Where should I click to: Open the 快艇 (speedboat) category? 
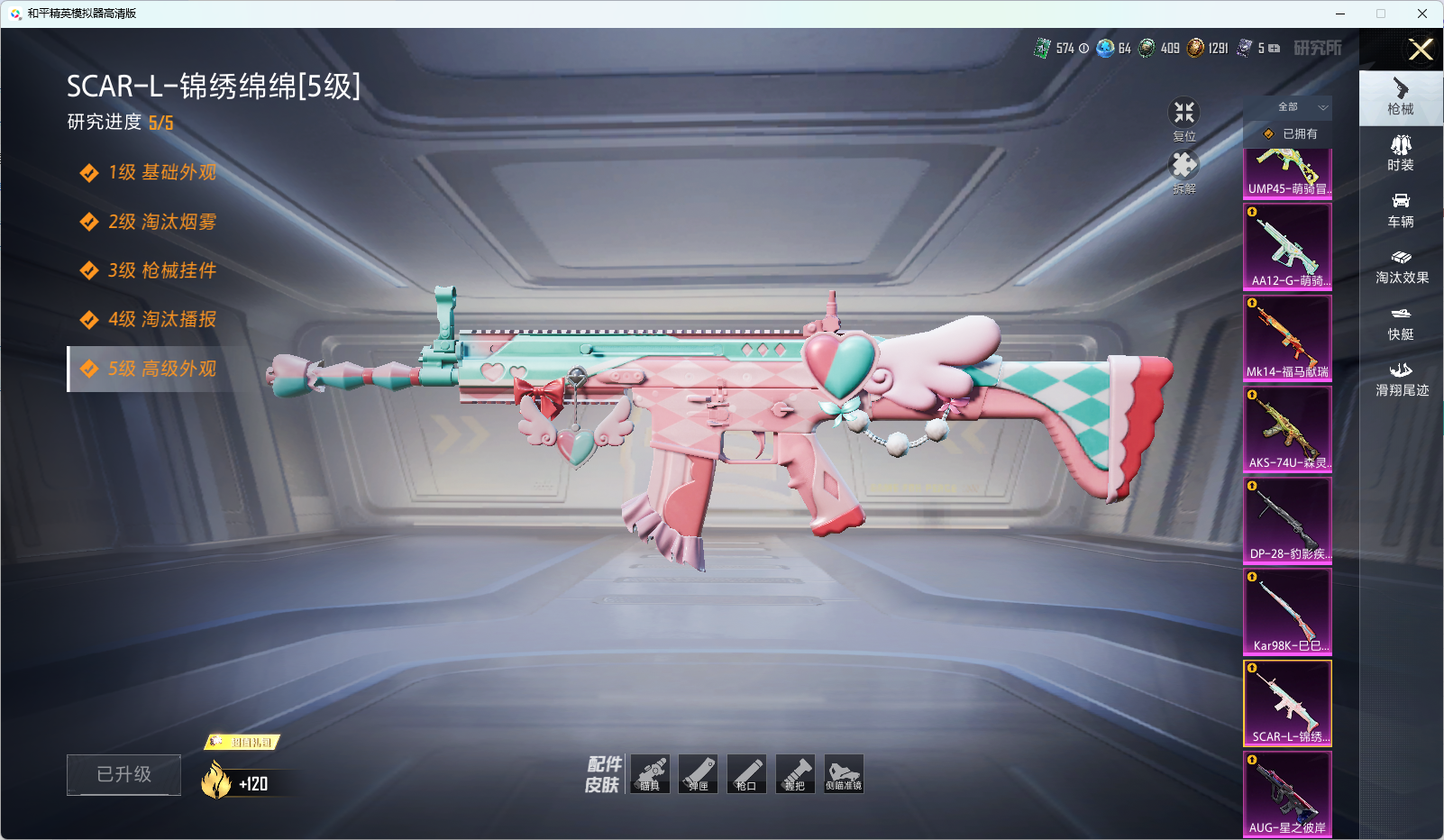(1401, 323)
